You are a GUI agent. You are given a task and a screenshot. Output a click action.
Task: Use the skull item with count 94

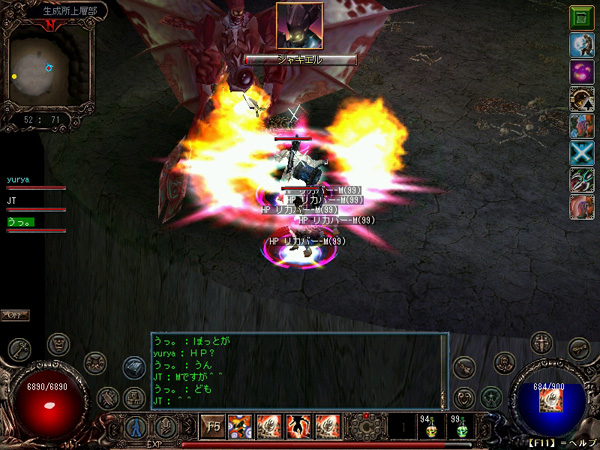coord(432,428)
